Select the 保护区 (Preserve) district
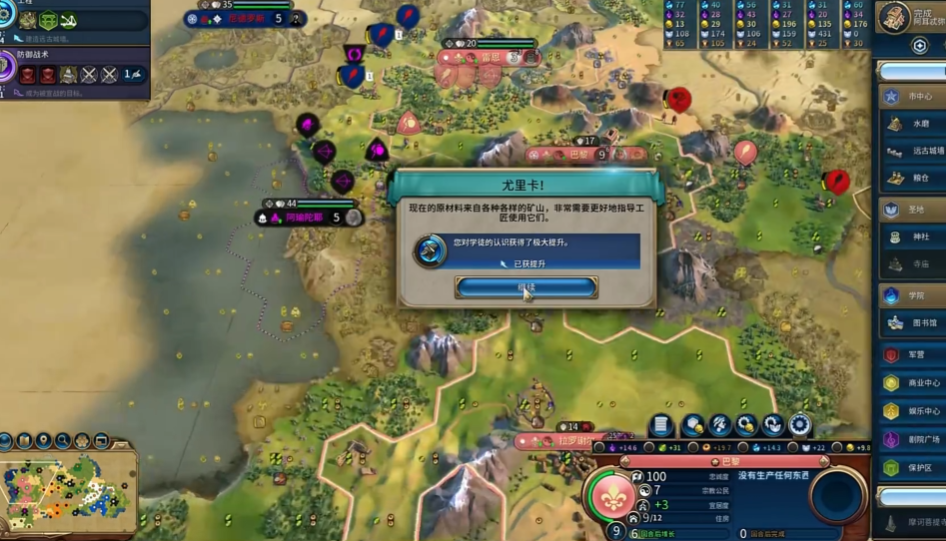The width and height of the screenshot is (946, 541). (x=912, y=467)
